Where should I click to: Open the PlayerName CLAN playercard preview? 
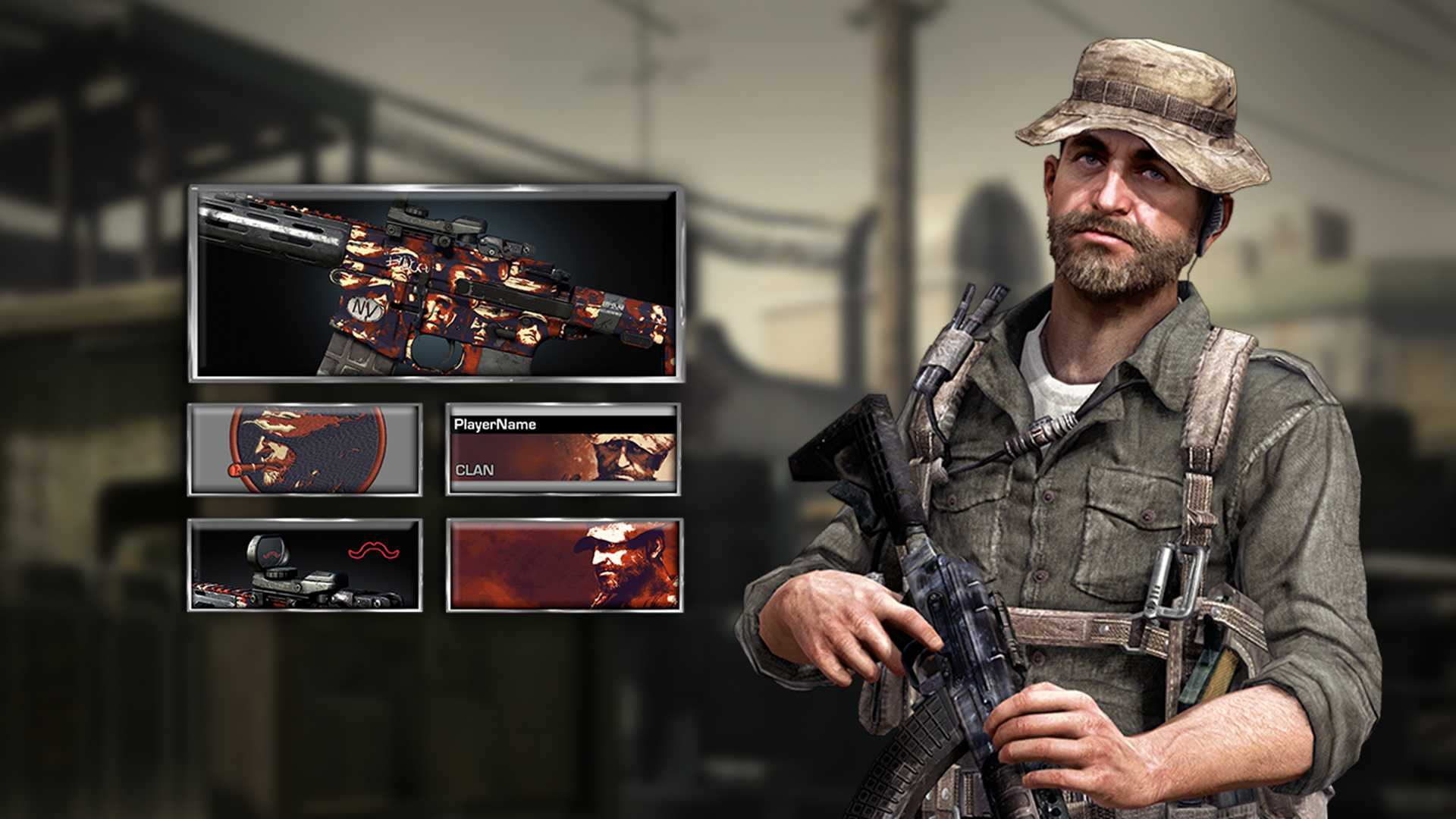coord(563,450)
